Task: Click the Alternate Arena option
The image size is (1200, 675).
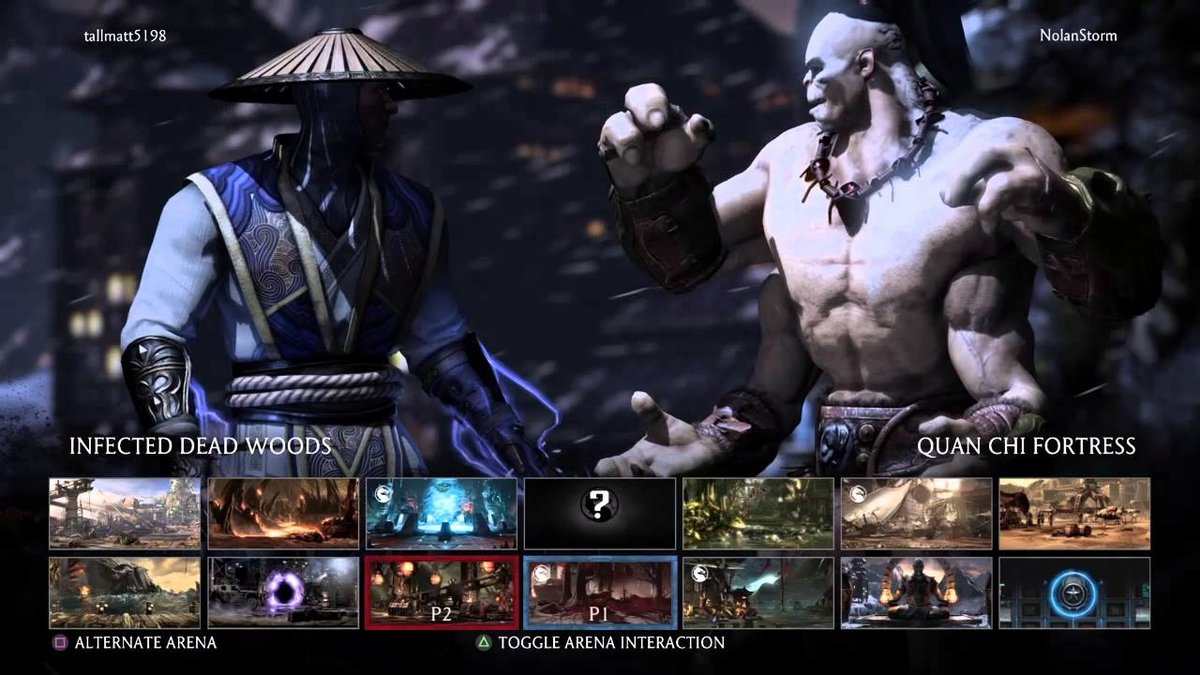Action: (145, 642)
